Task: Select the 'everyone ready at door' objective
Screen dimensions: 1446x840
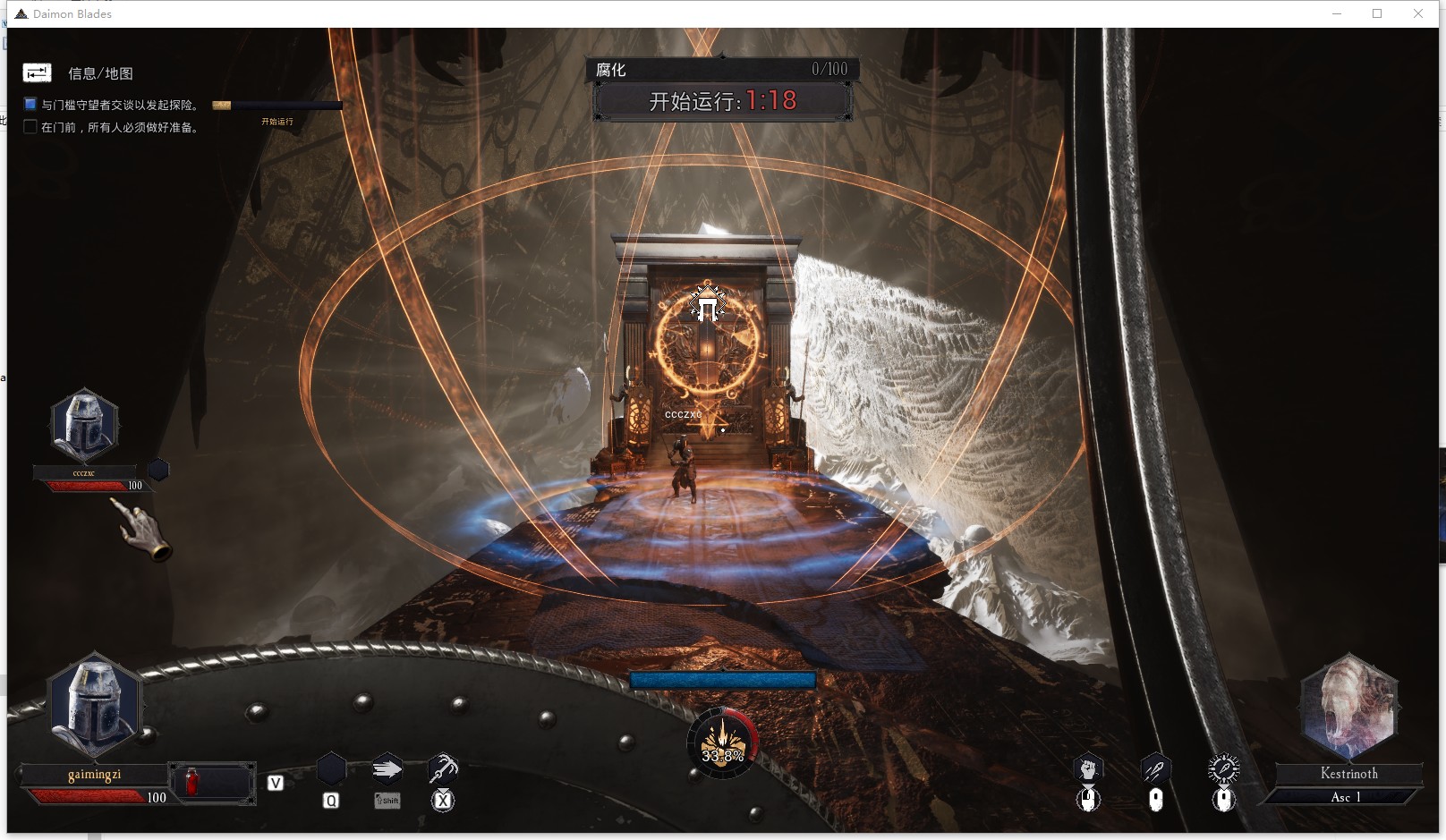Action: point(120,127)
